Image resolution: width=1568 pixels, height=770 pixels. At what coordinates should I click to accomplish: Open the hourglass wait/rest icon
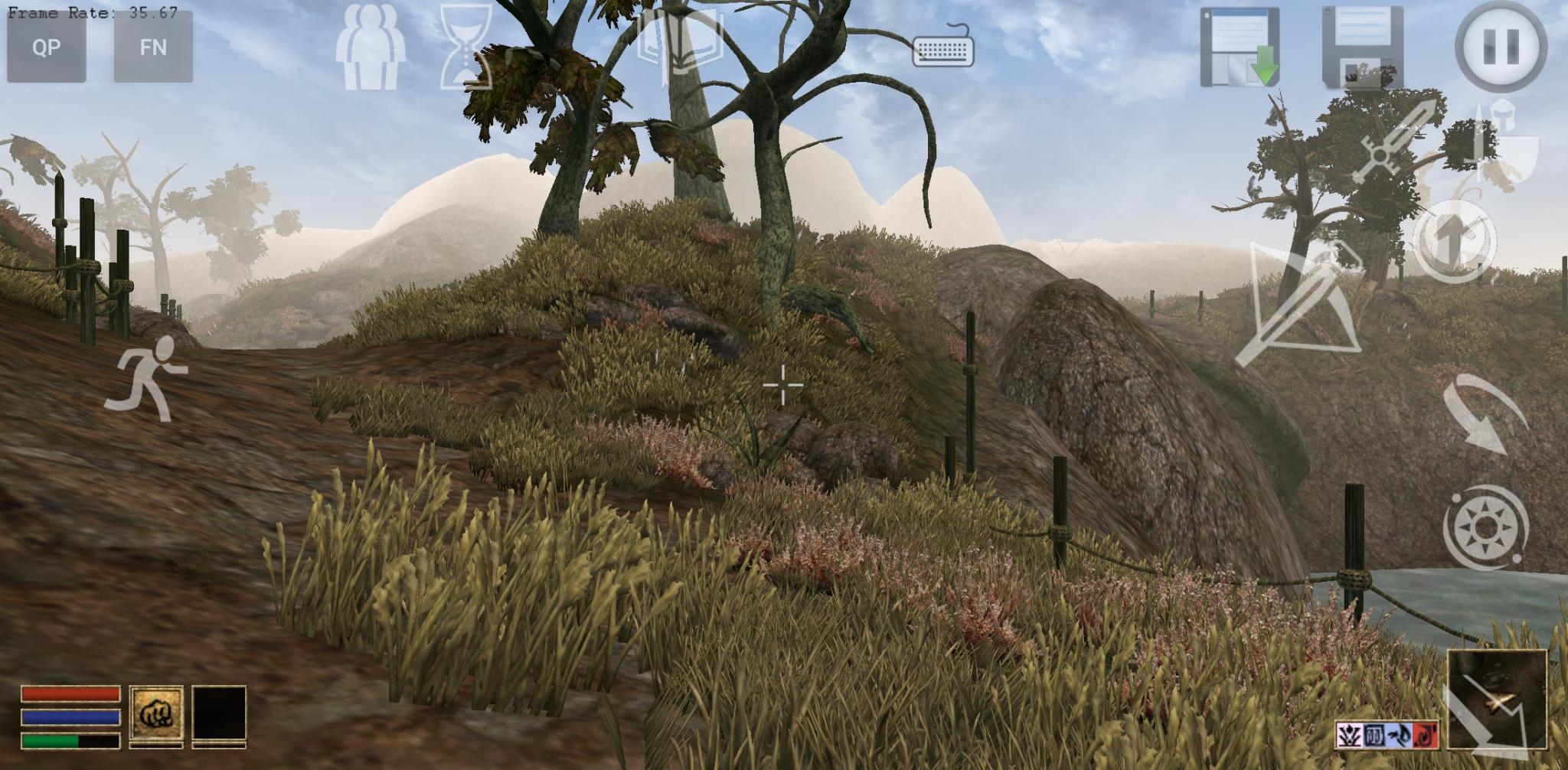point(465,47)
